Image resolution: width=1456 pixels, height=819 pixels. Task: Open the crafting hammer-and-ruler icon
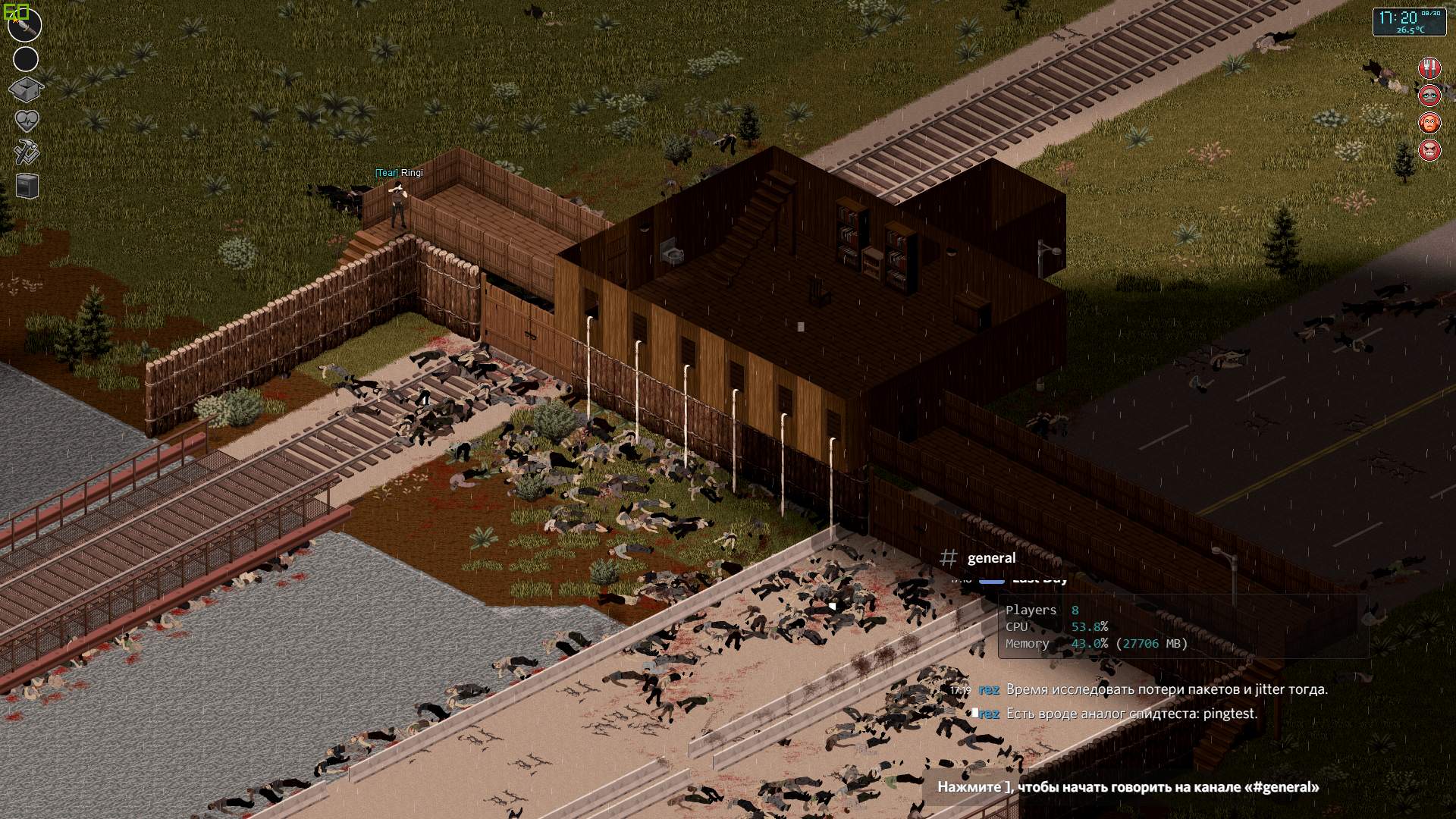pos(26,152)
